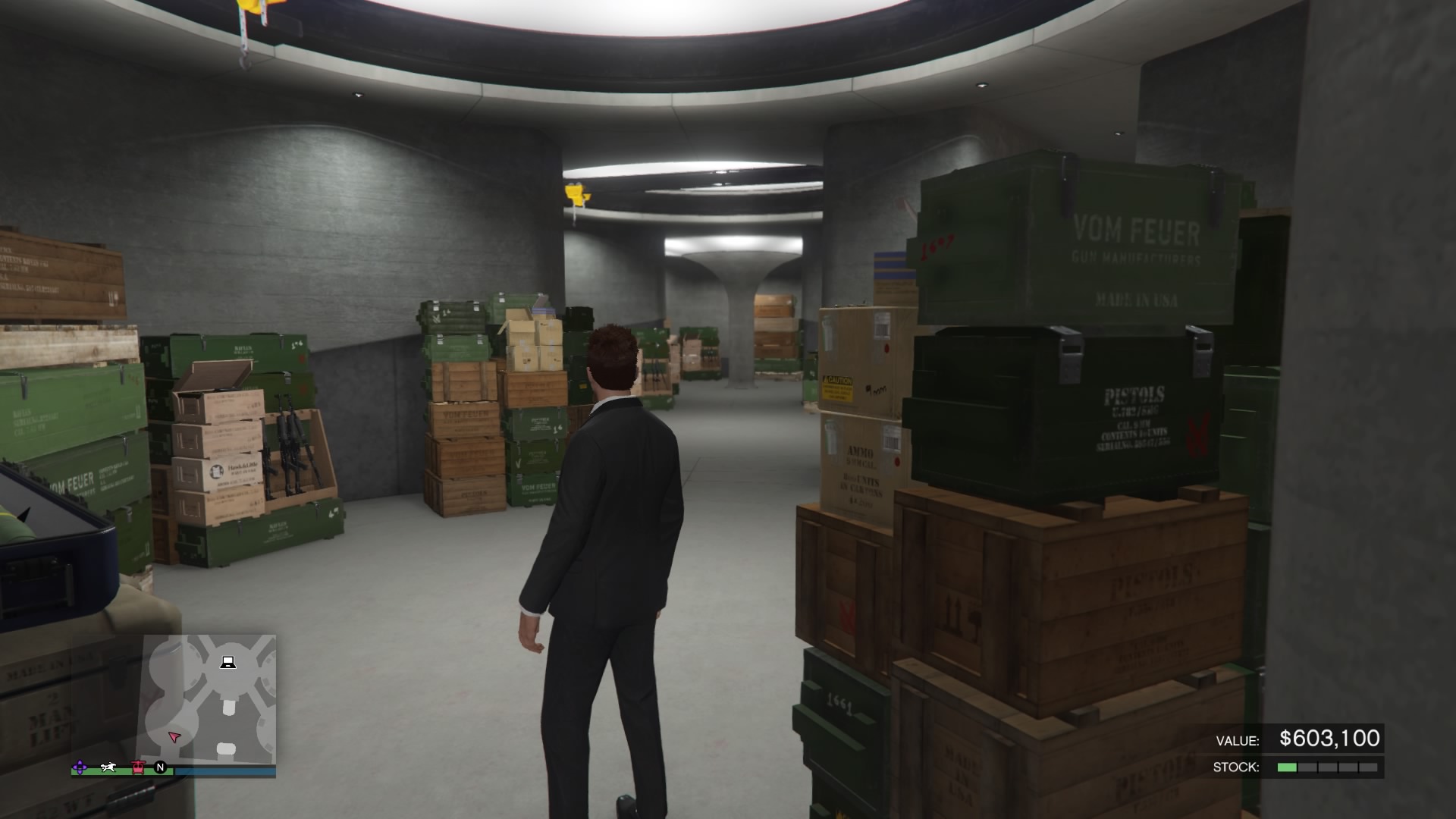Select the north 'N' compass marker
The height and width of the screenshot is (819, 1456).
tap(160, 767)
